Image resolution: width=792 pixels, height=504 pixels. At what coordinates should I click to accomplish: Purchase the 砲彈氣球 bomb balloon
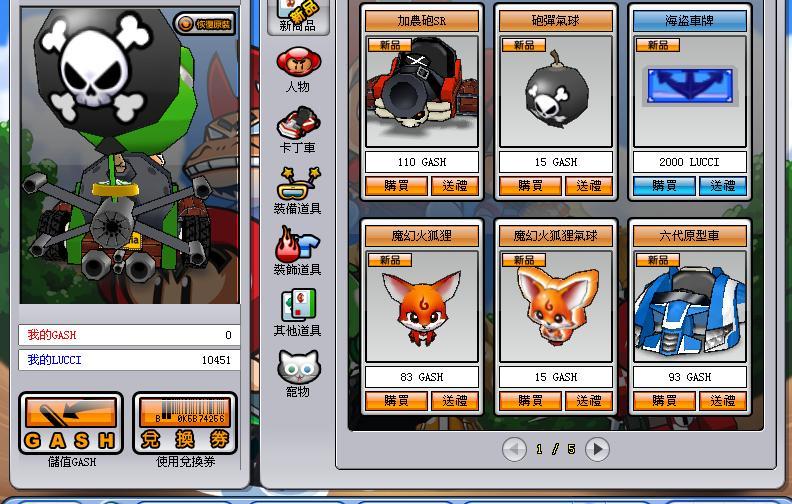(x=530, y=186)
